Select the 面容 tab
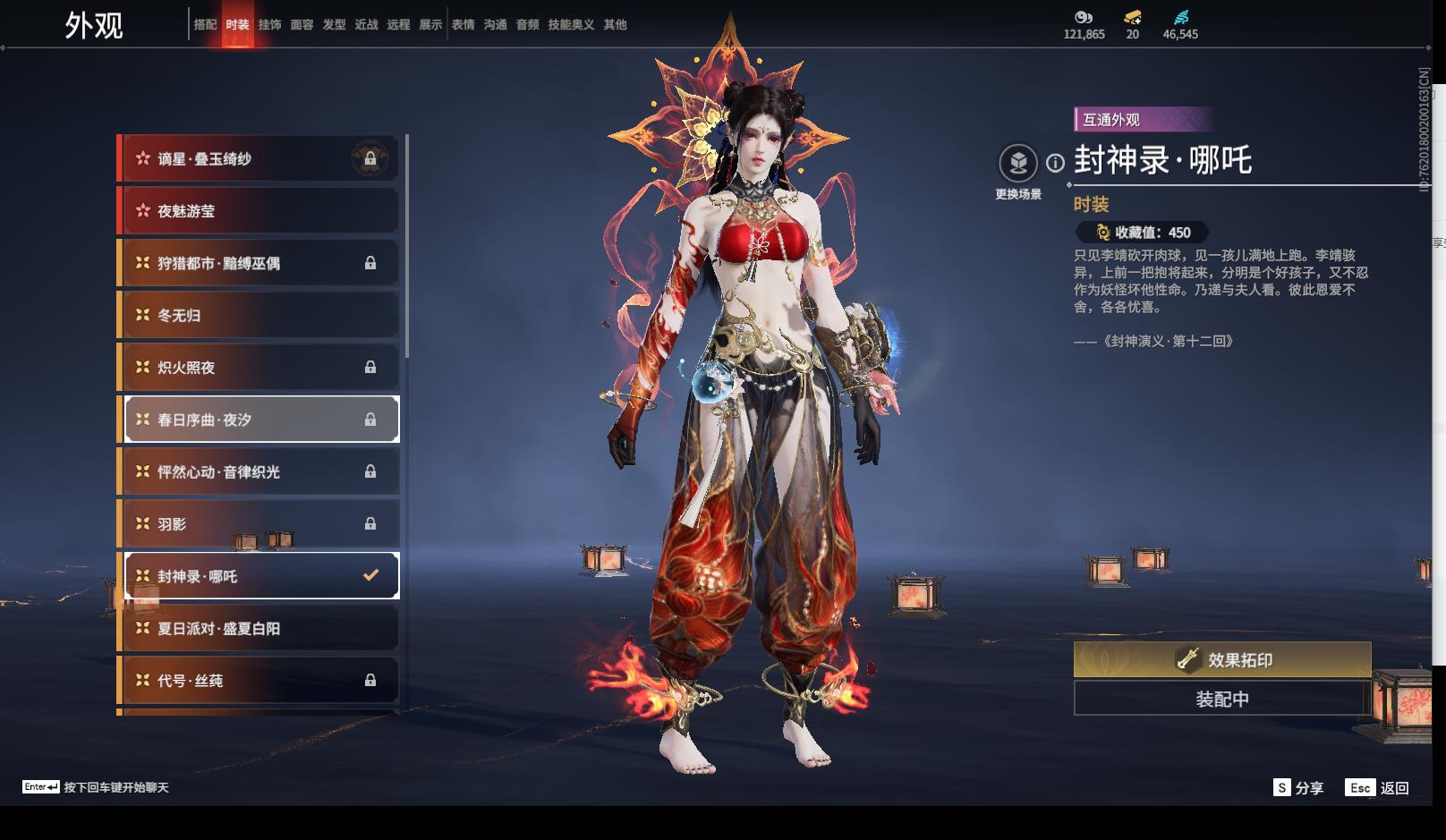Image resolution: width=1446 pixels, height=840 pixels. [302, 24]
